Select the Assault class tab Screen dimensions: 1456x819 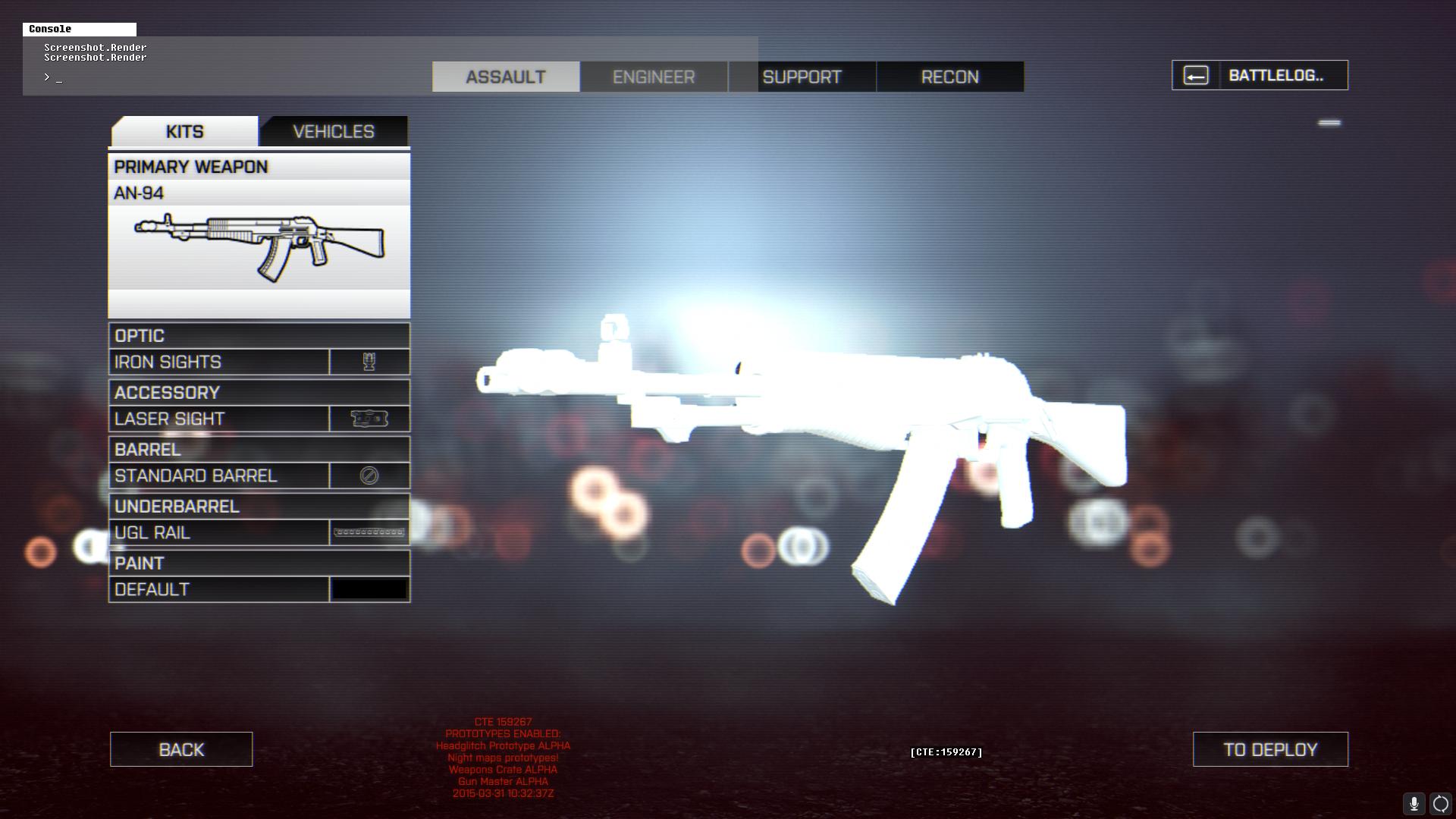coord(506,77)
